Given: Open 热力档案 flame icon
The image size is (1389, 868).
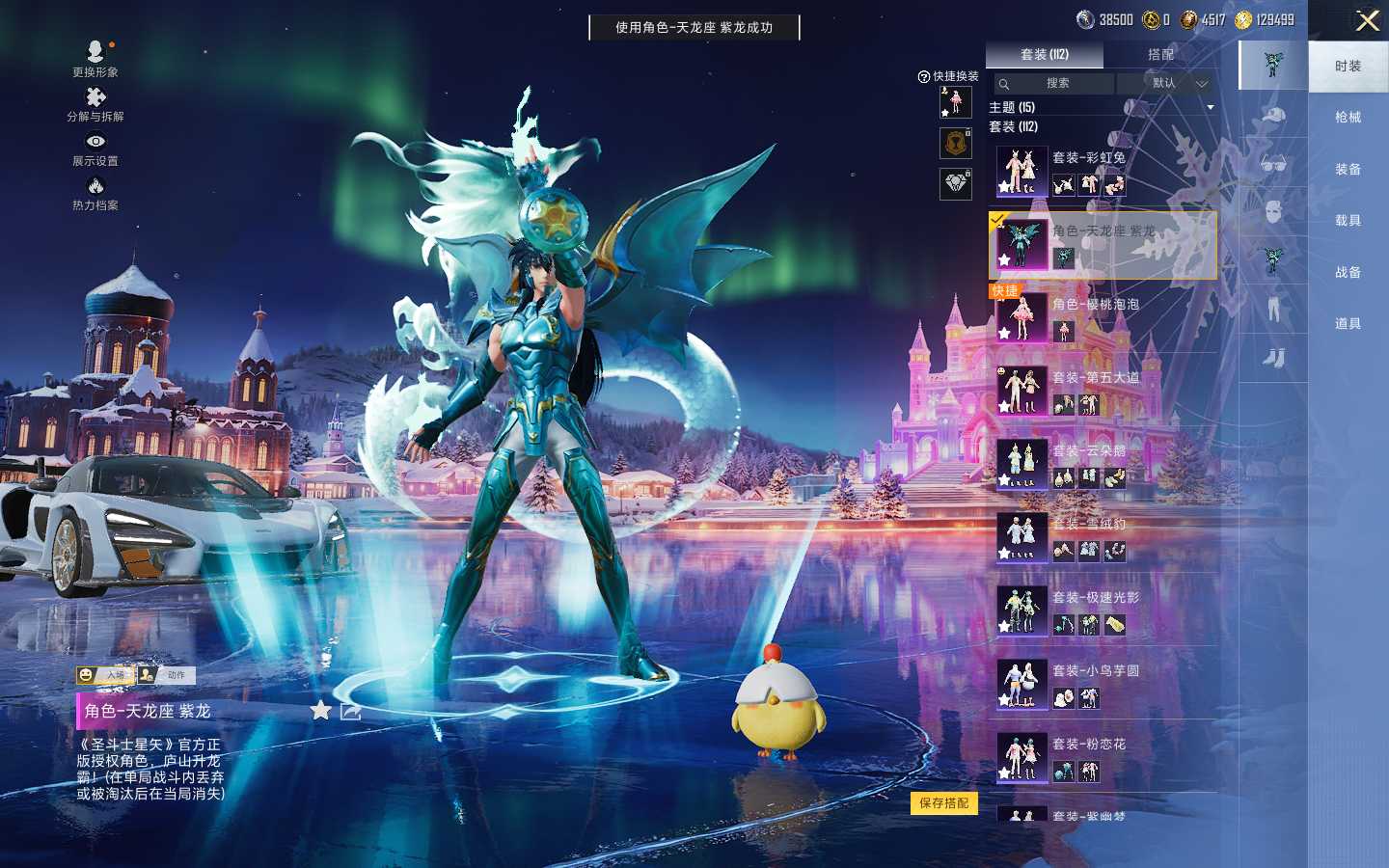Looking at the screenshot, I should [95, 192].
